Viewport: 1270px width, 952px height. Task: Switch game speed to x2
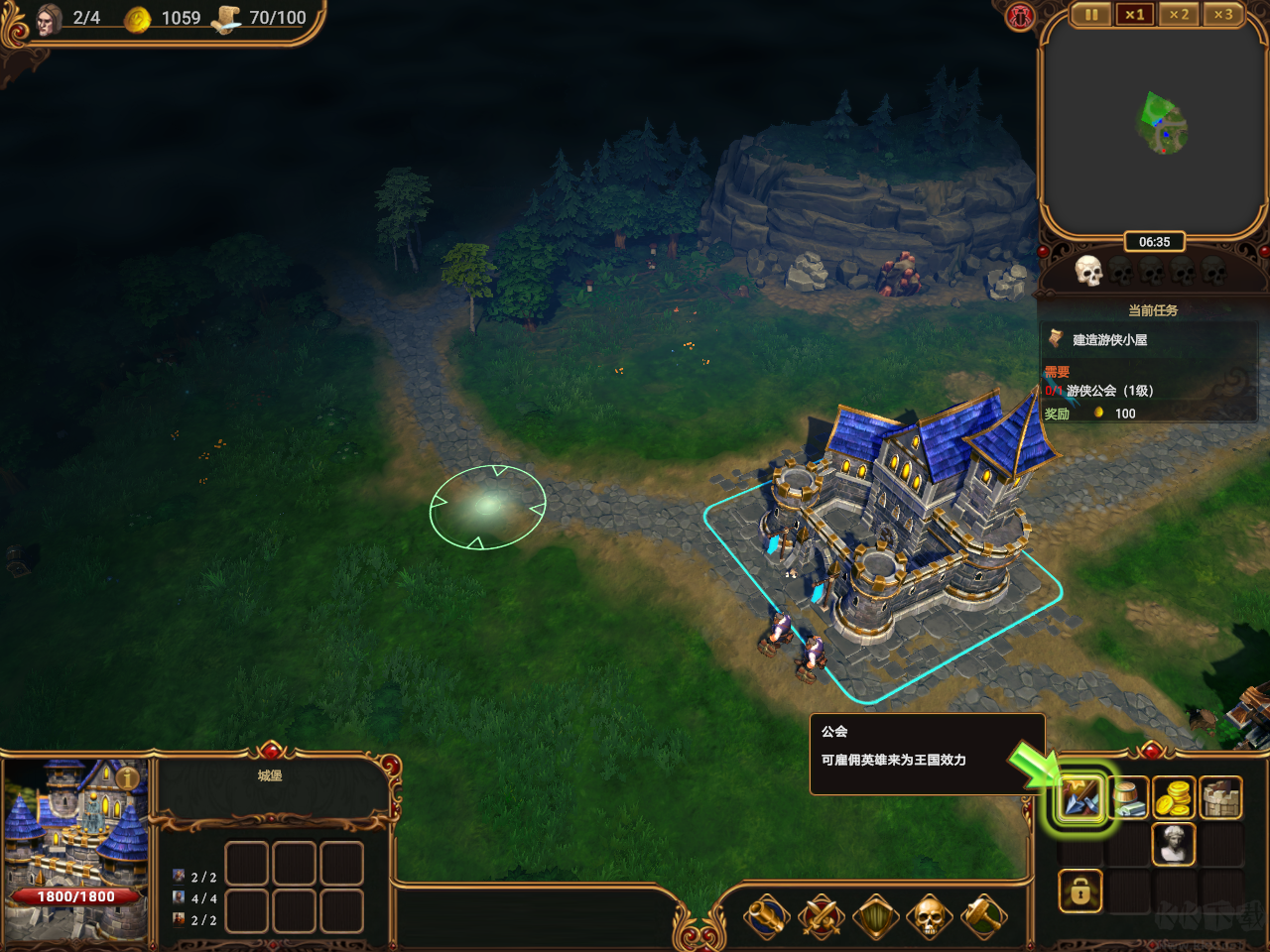coord(1179,15)
